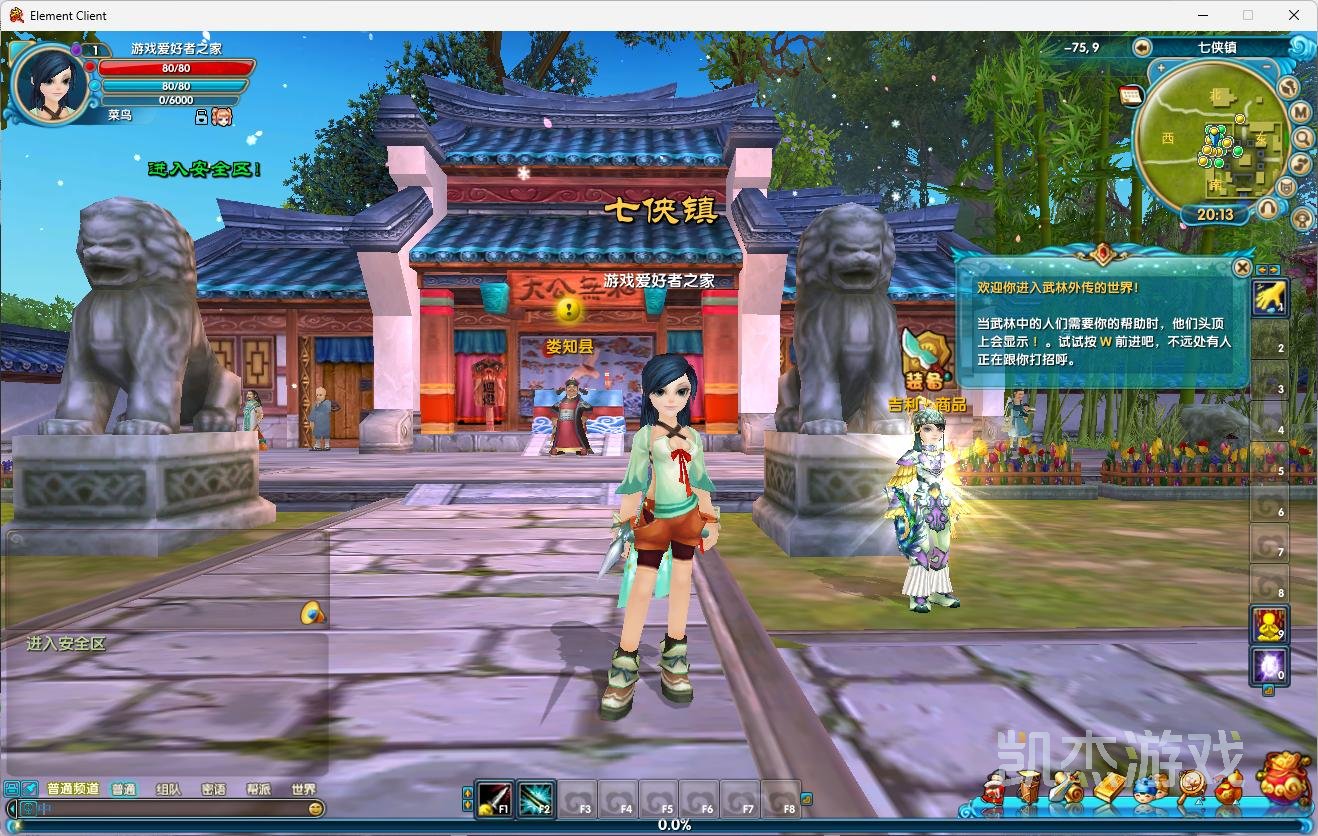This screenshot has height=836, width=1318.
Task: Switch to the 组队 chat tab
Action: [x=169, y=789]
